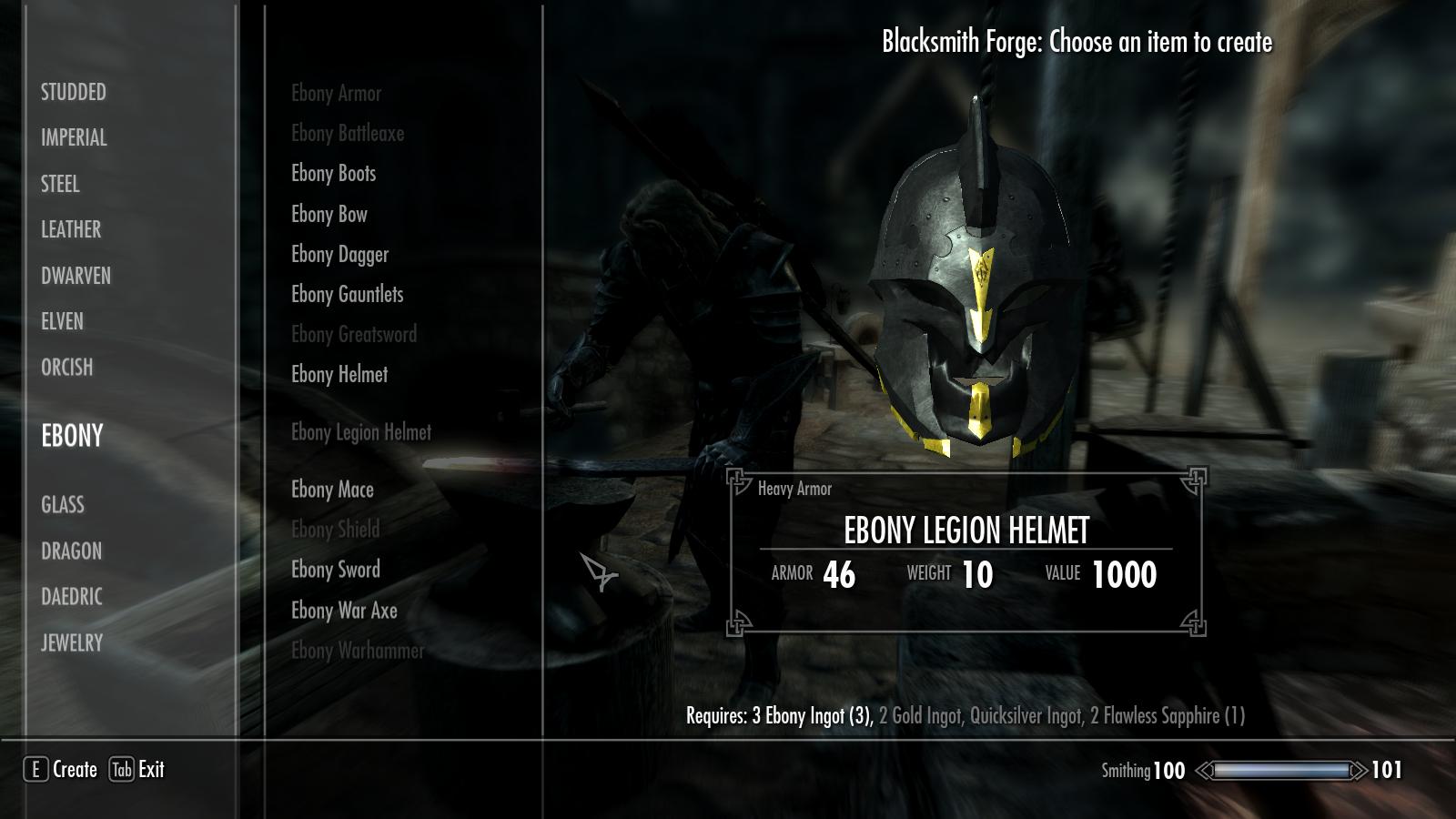Switch to the Jewelry category
Screen dimensions: 1456x819
[72, 642]
